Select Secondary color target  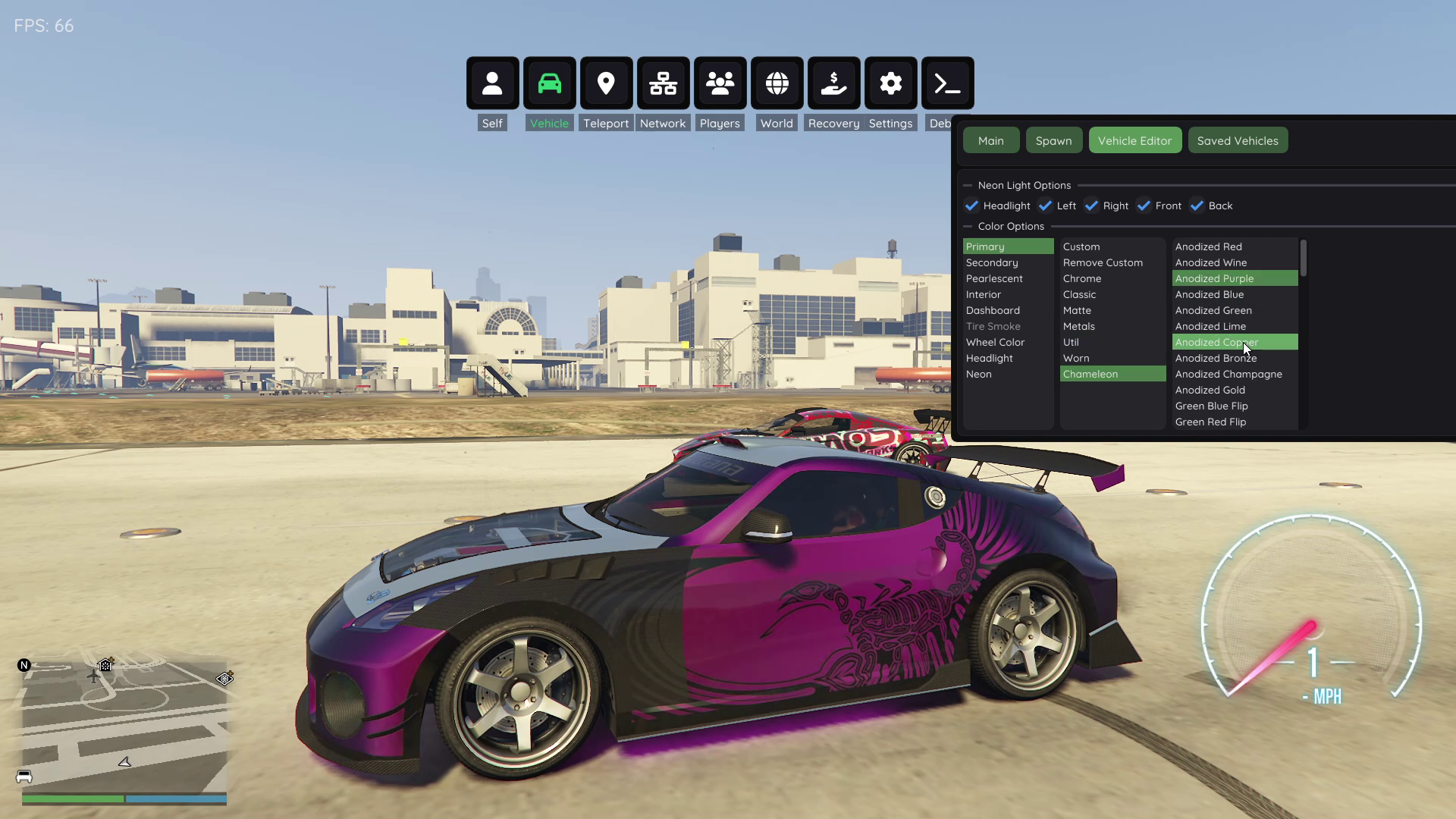(992, 262)
